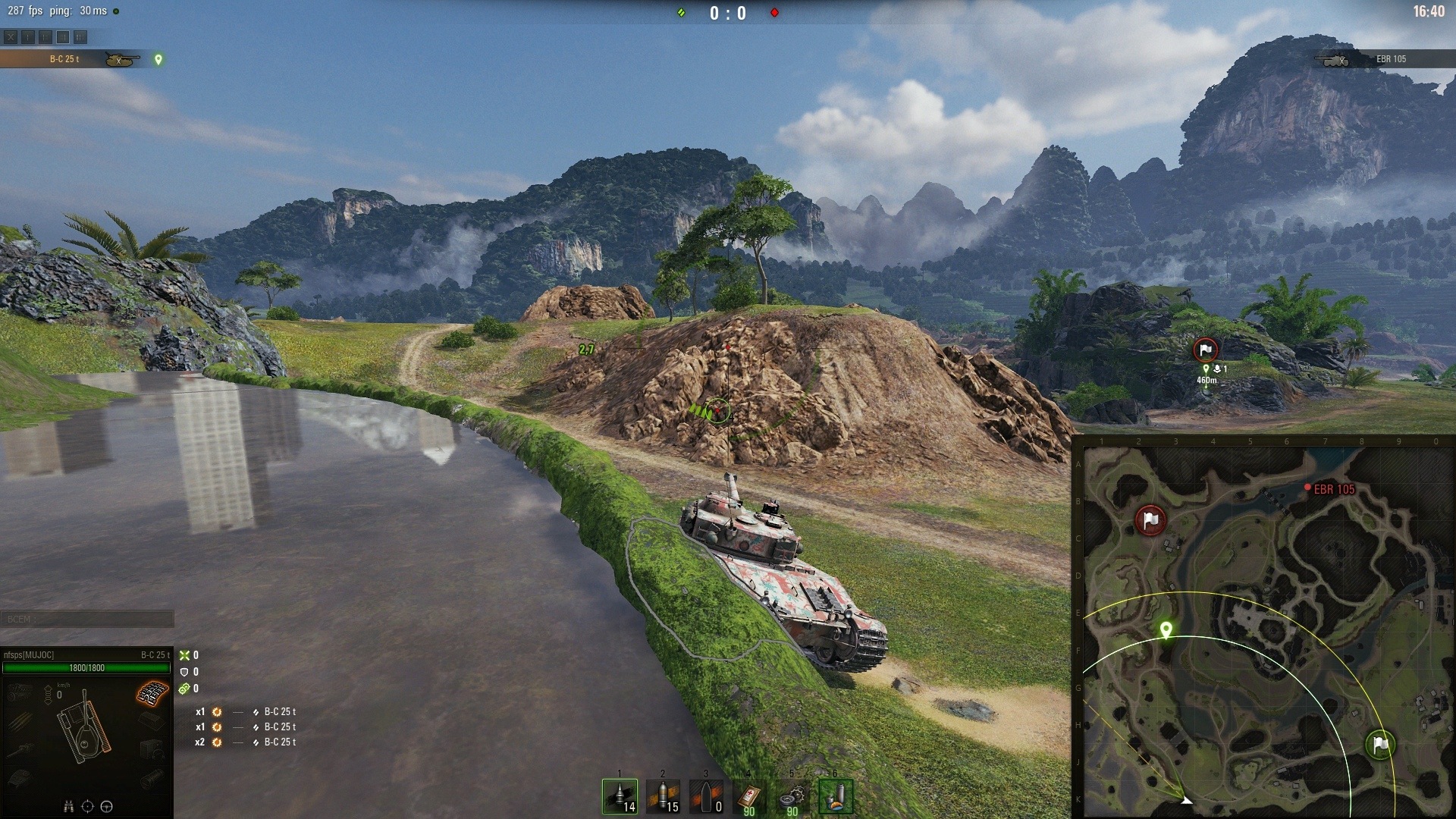Screen dimensions: 1456x819
Task: Choose the widest team panel layout button
Action: click(80, 36)
